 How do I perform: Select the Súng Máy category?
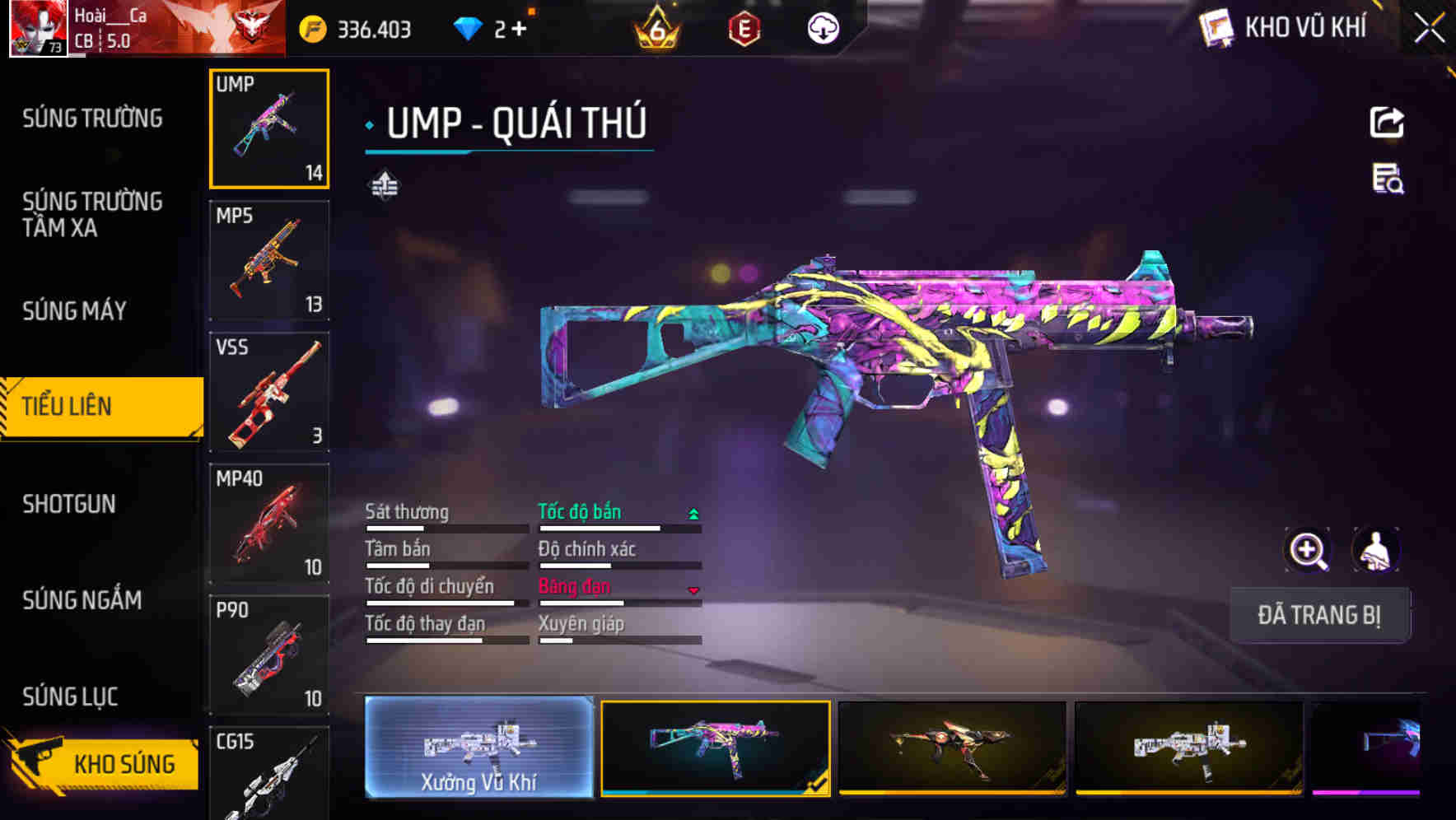point(75,310)
